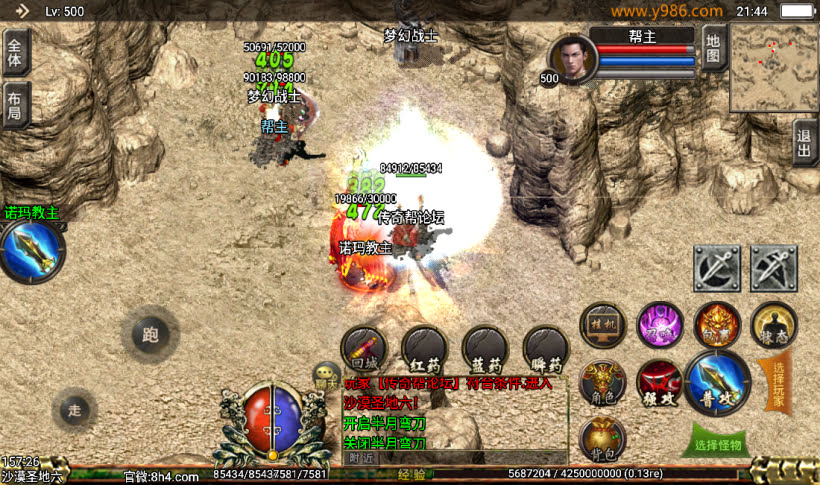This screenshot has width=820, height=485.
Task: Use the 蓝药 blue potion slot
Action: tap(485, 348)
